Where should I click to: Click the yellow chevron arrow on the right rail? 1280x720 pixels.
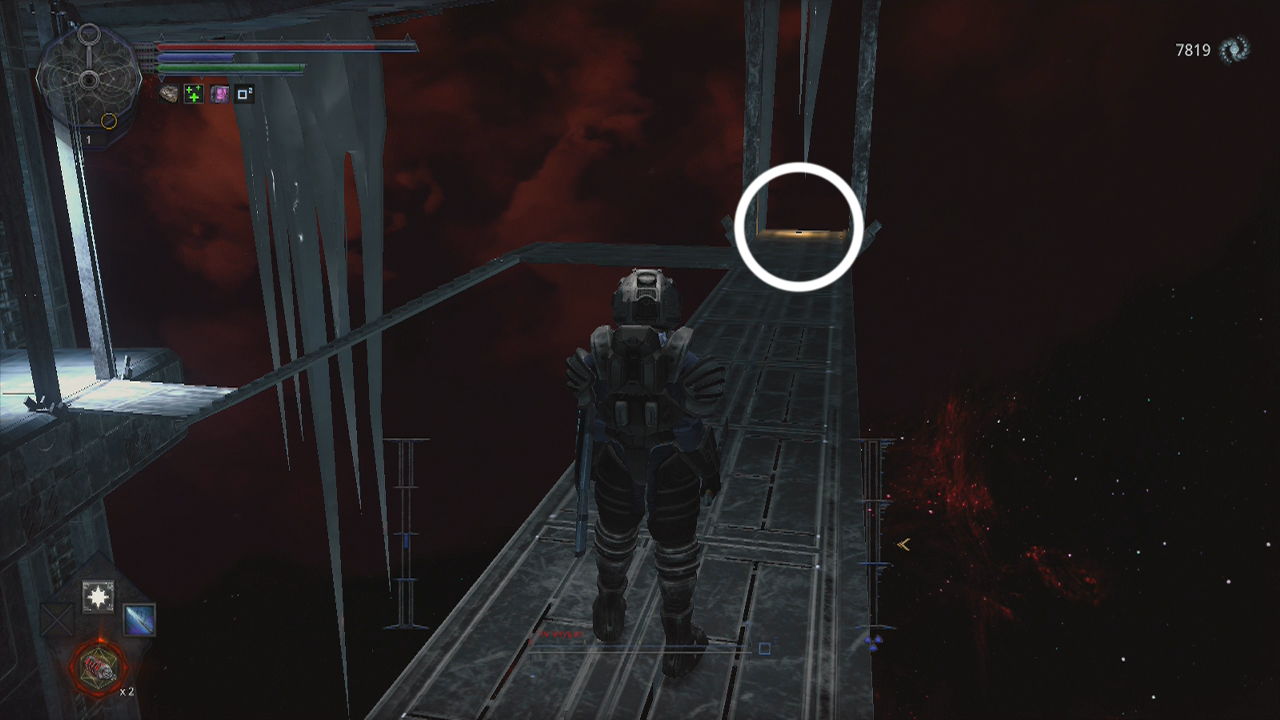point(903,545)
